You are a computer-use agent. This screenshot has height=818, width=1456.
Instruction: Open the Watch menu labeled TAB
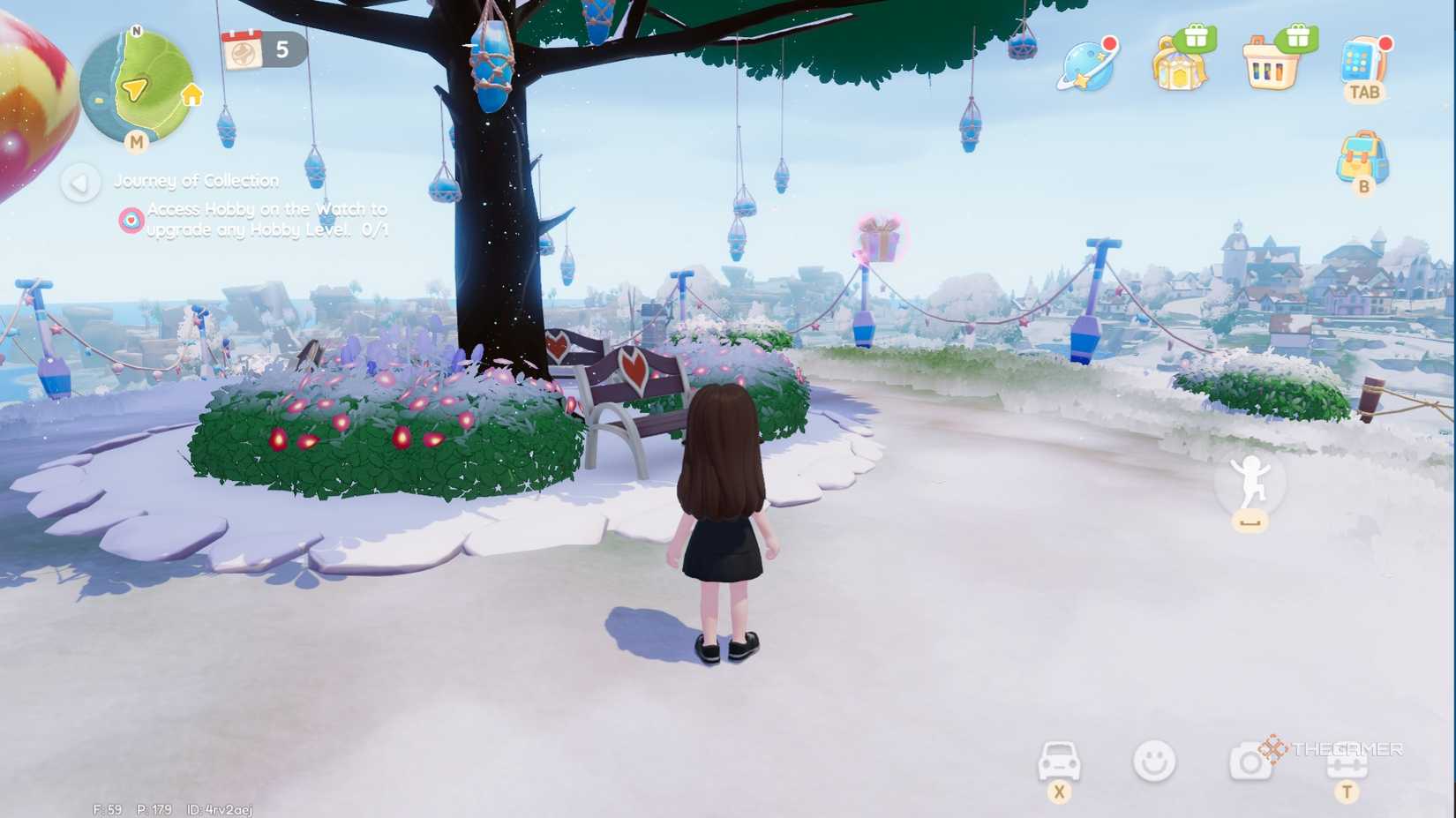tap(1362, 62)
